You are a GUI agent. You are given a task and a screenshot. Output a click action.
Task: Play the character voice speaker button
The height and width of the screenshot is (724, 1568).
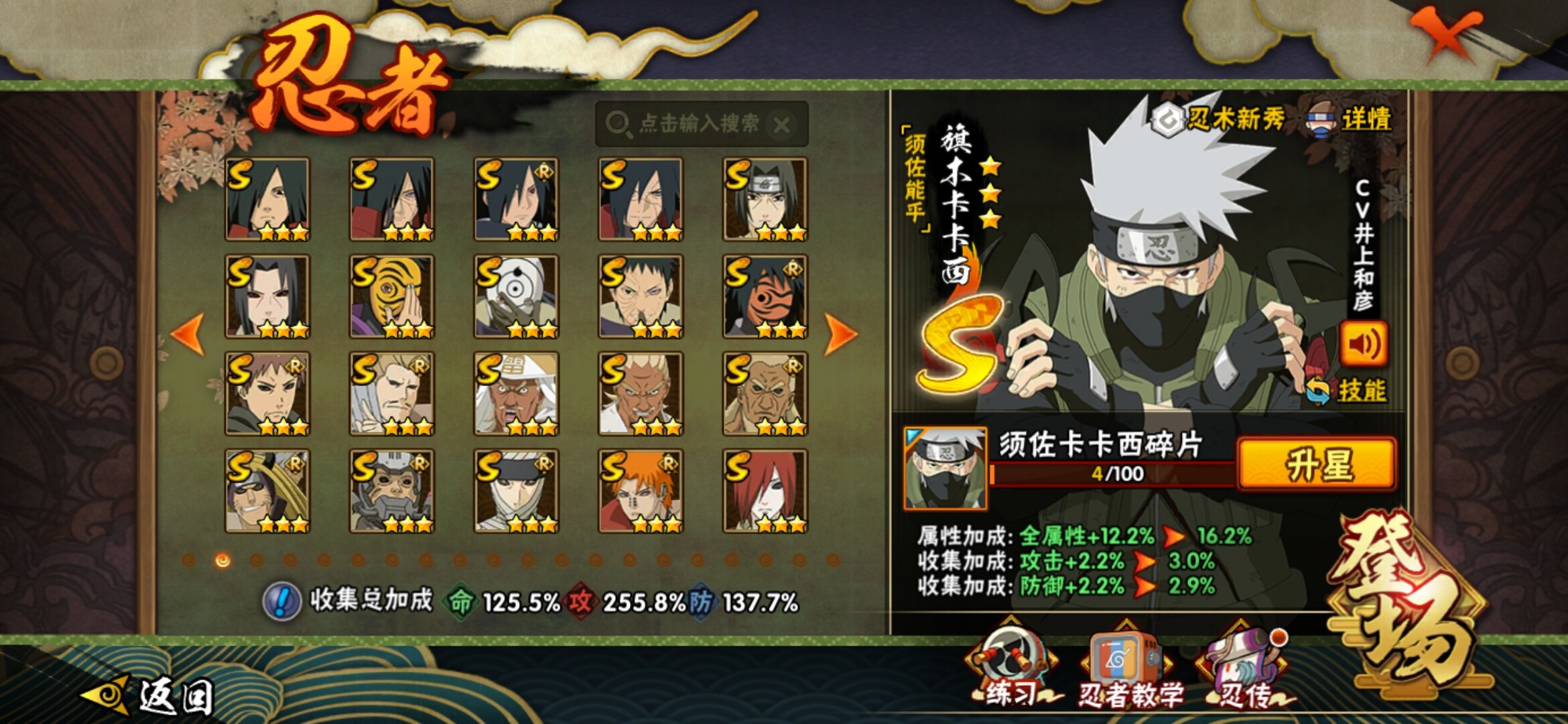(1363, 345)
